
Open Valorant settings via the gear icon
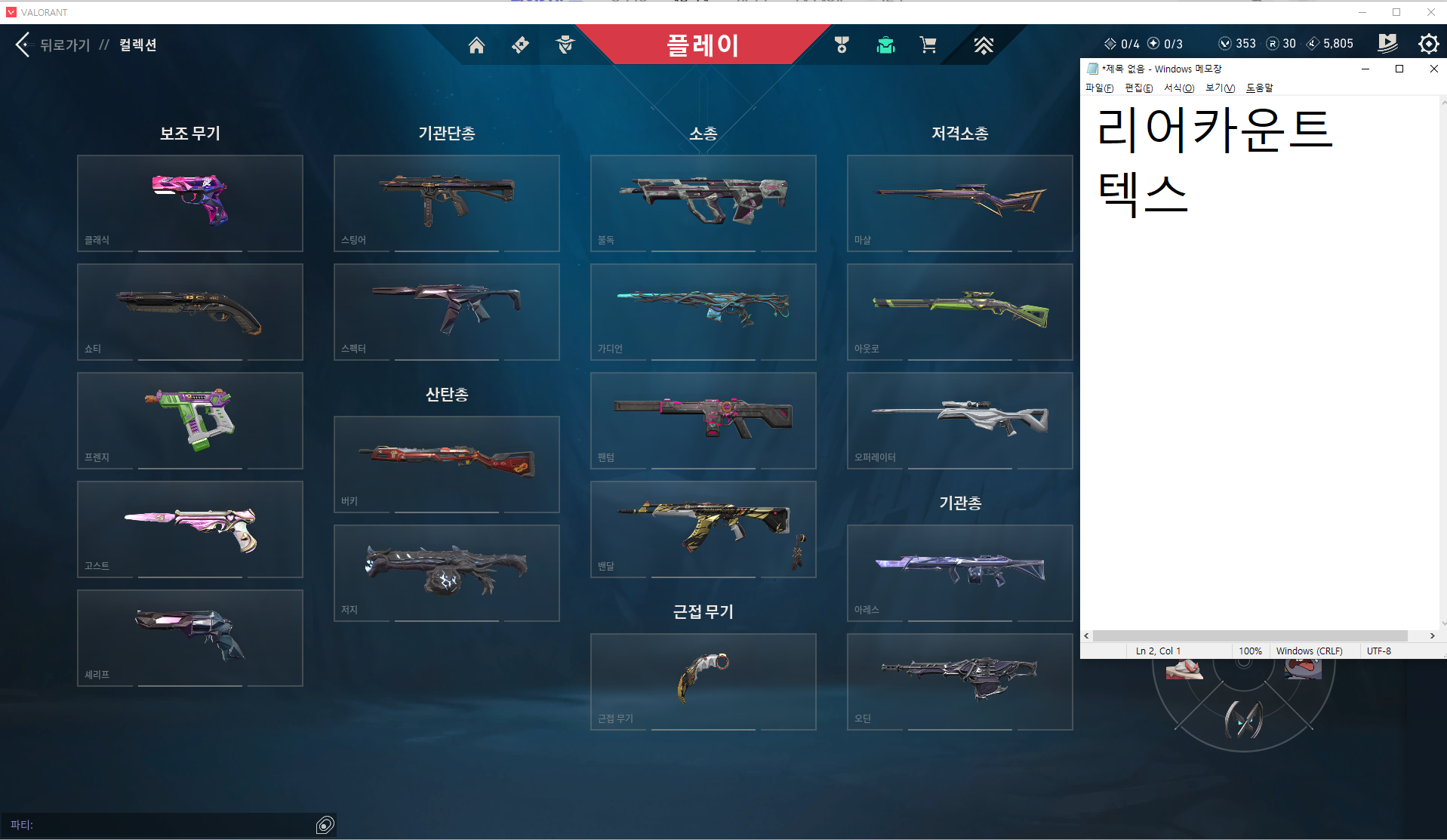click(x=1428, y=44)
